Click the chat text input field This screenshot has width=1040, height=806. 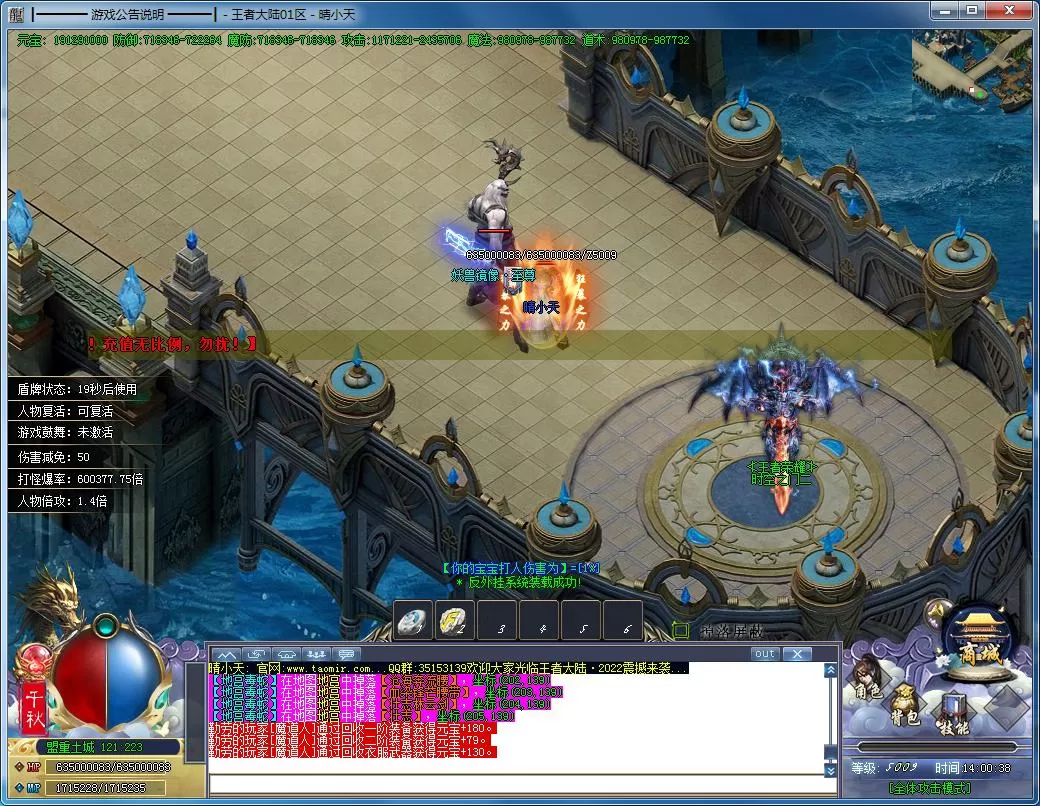tap(520, 785)
